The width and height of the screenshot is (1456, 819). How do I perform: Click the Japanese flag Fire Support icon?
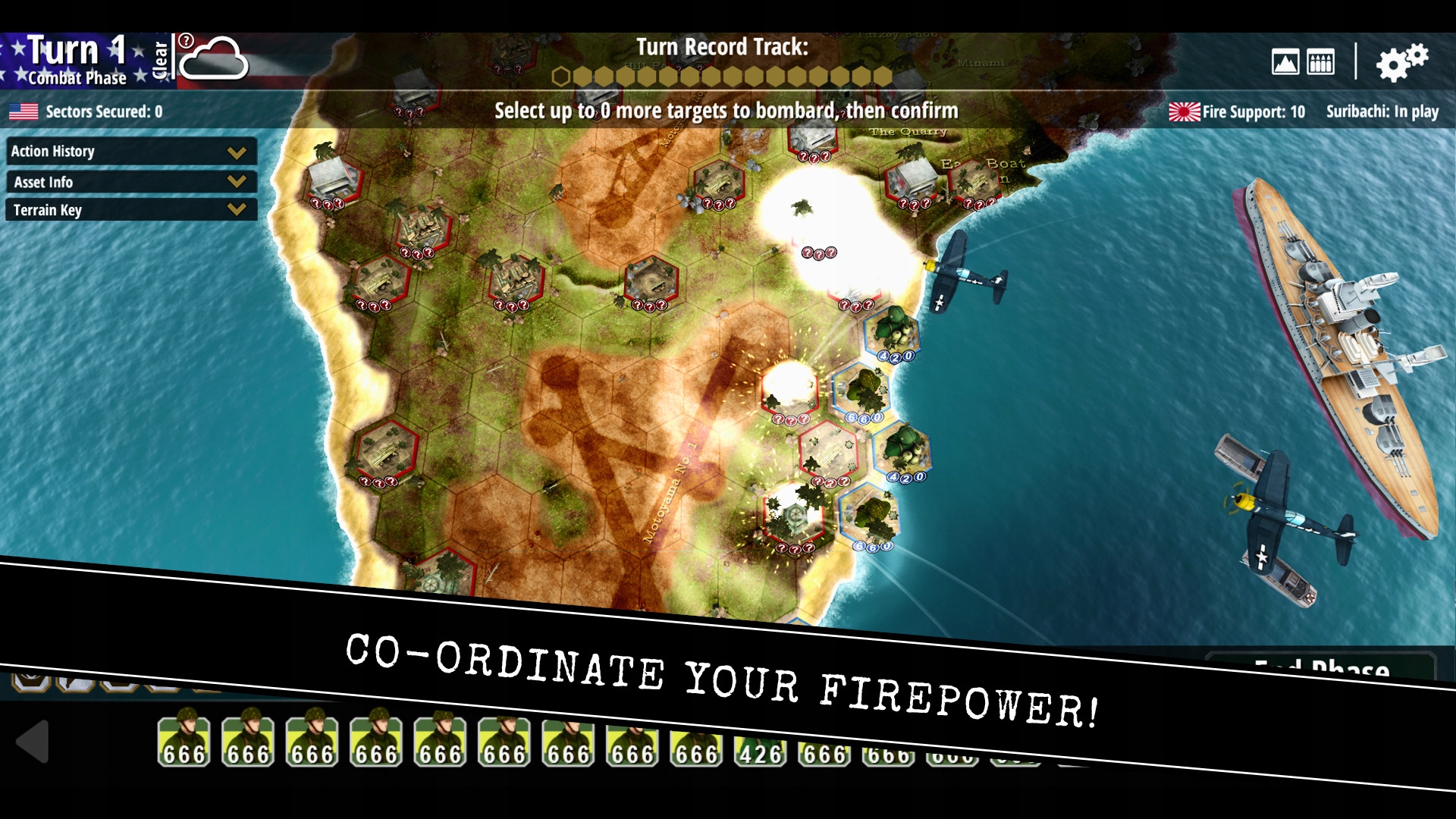coord(1185,111)
